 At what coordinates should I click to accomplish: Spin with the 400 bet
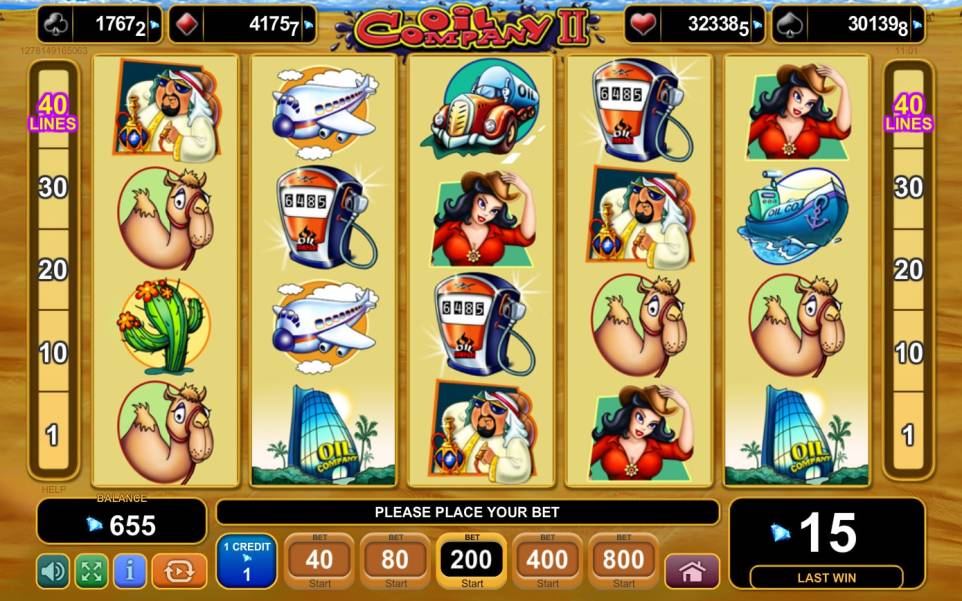(547, 562)
